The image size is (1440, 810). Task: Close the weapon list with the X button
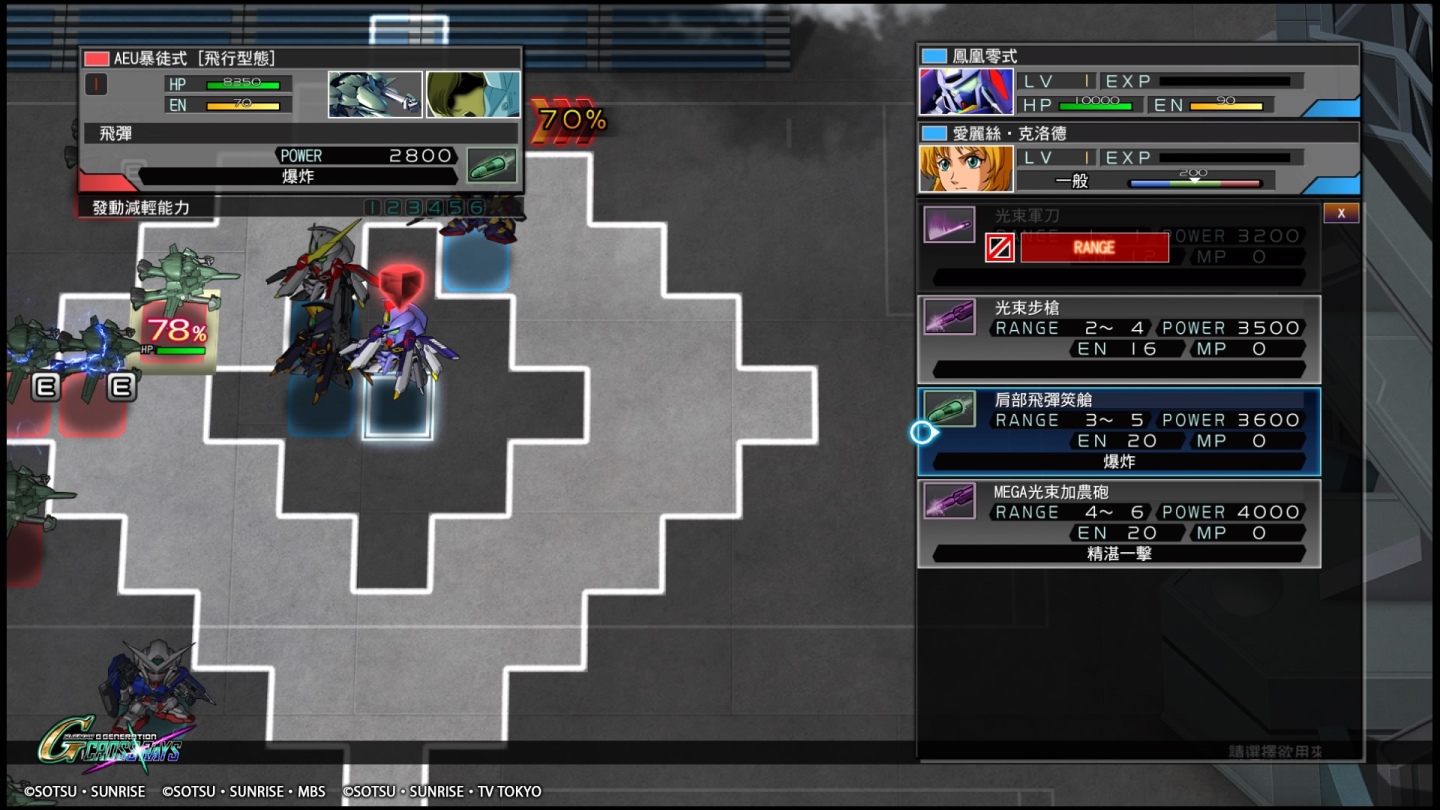(x=1340, y=212)
